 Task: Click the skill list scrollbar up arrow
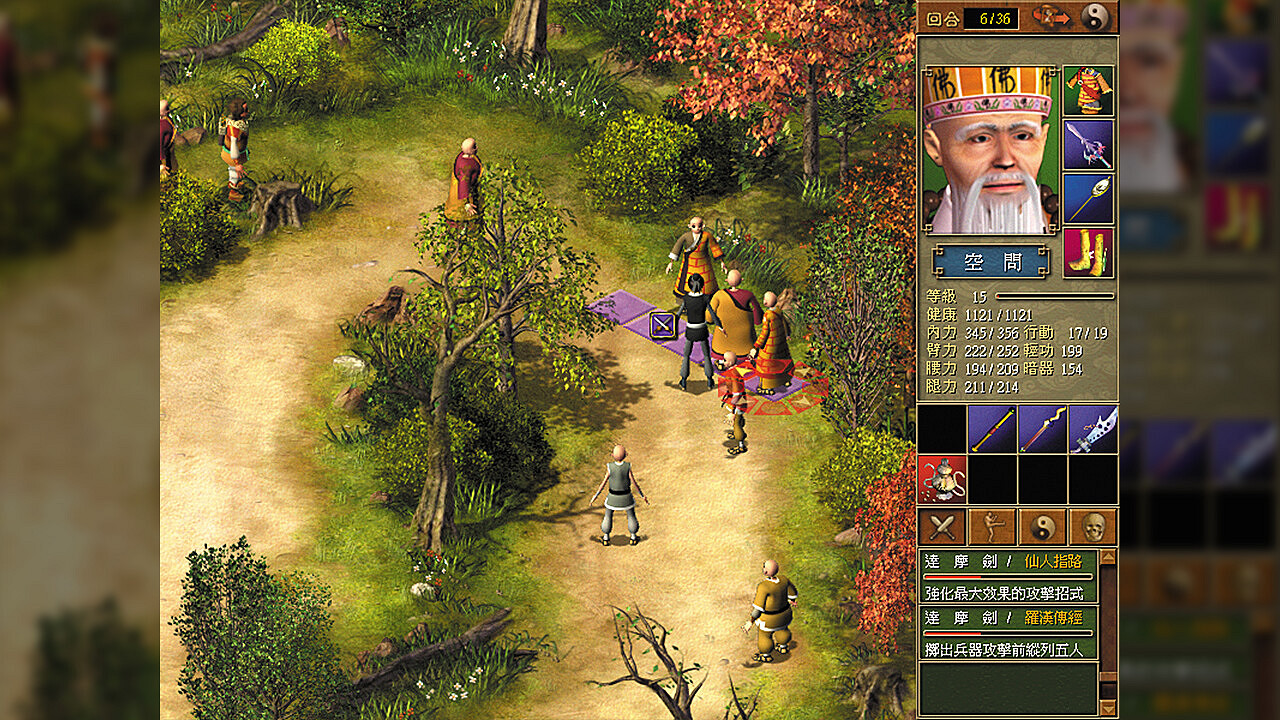coord(1107,557)
